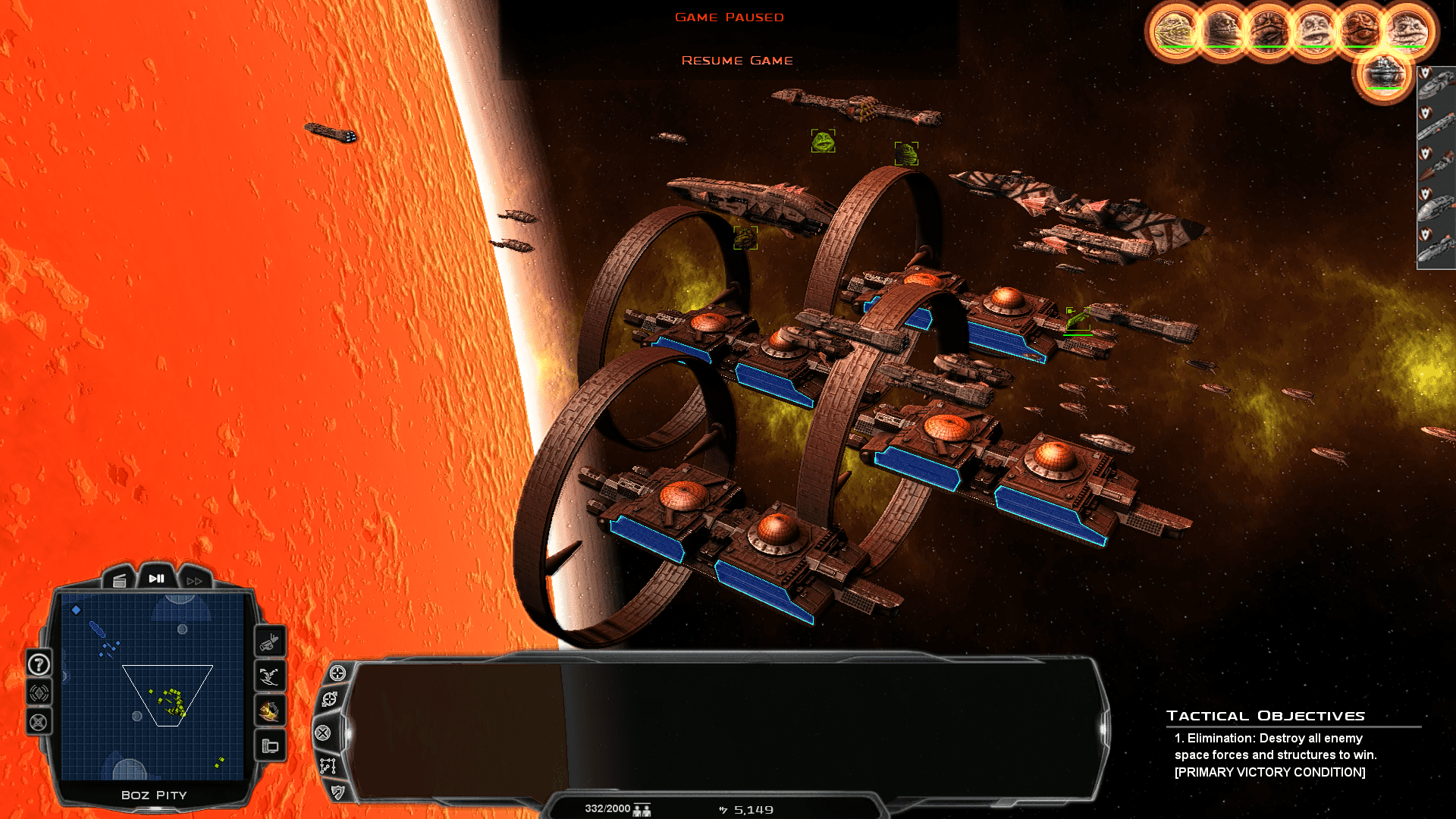Viewport: 1456px width, 819px height.
Task: Resume the paused game
Action: click(x=736, y=61)
